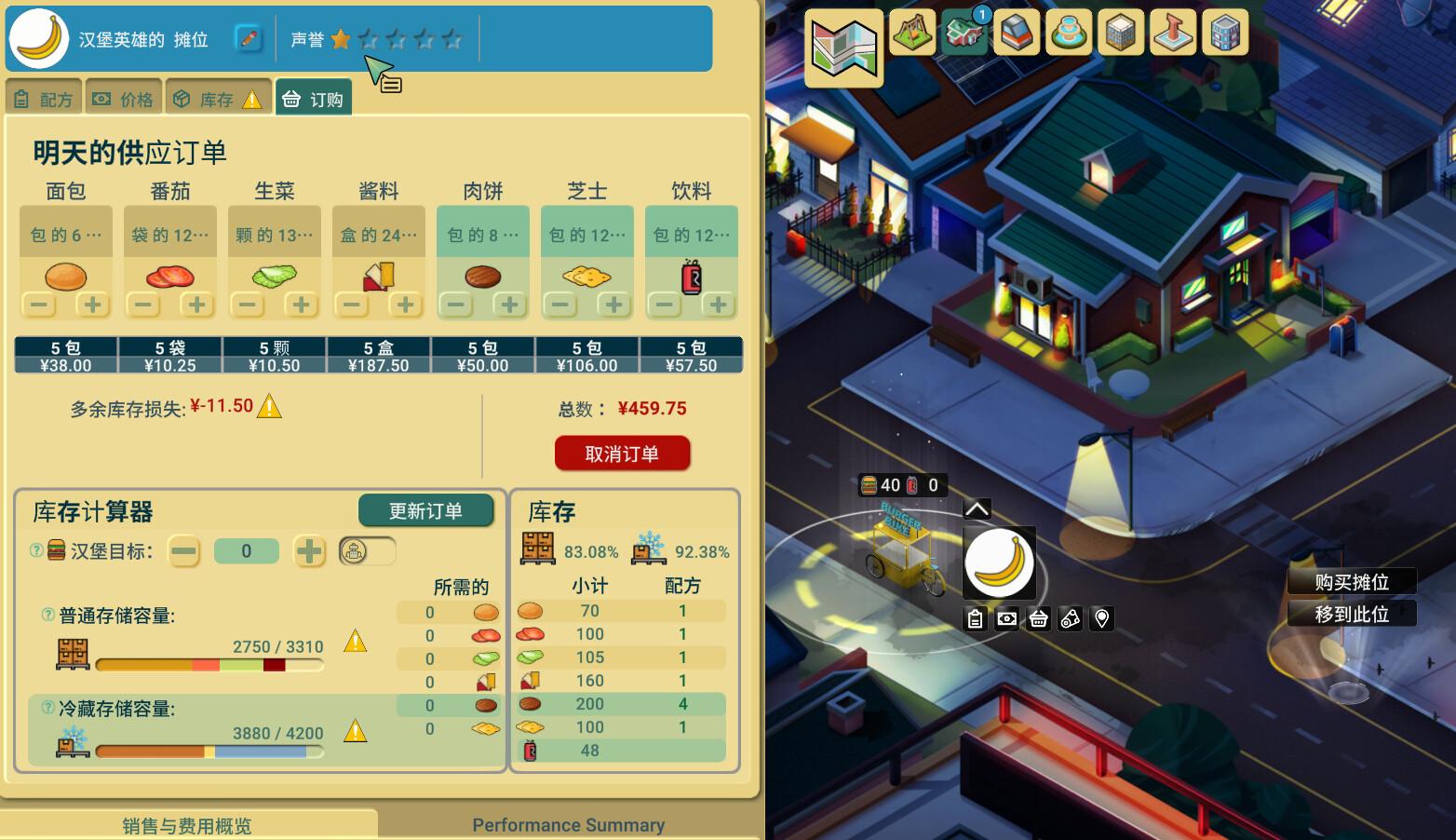This screenshot has height=840, width=1456.
Task: Open the city map overview icon
Action: coord(843,48)
